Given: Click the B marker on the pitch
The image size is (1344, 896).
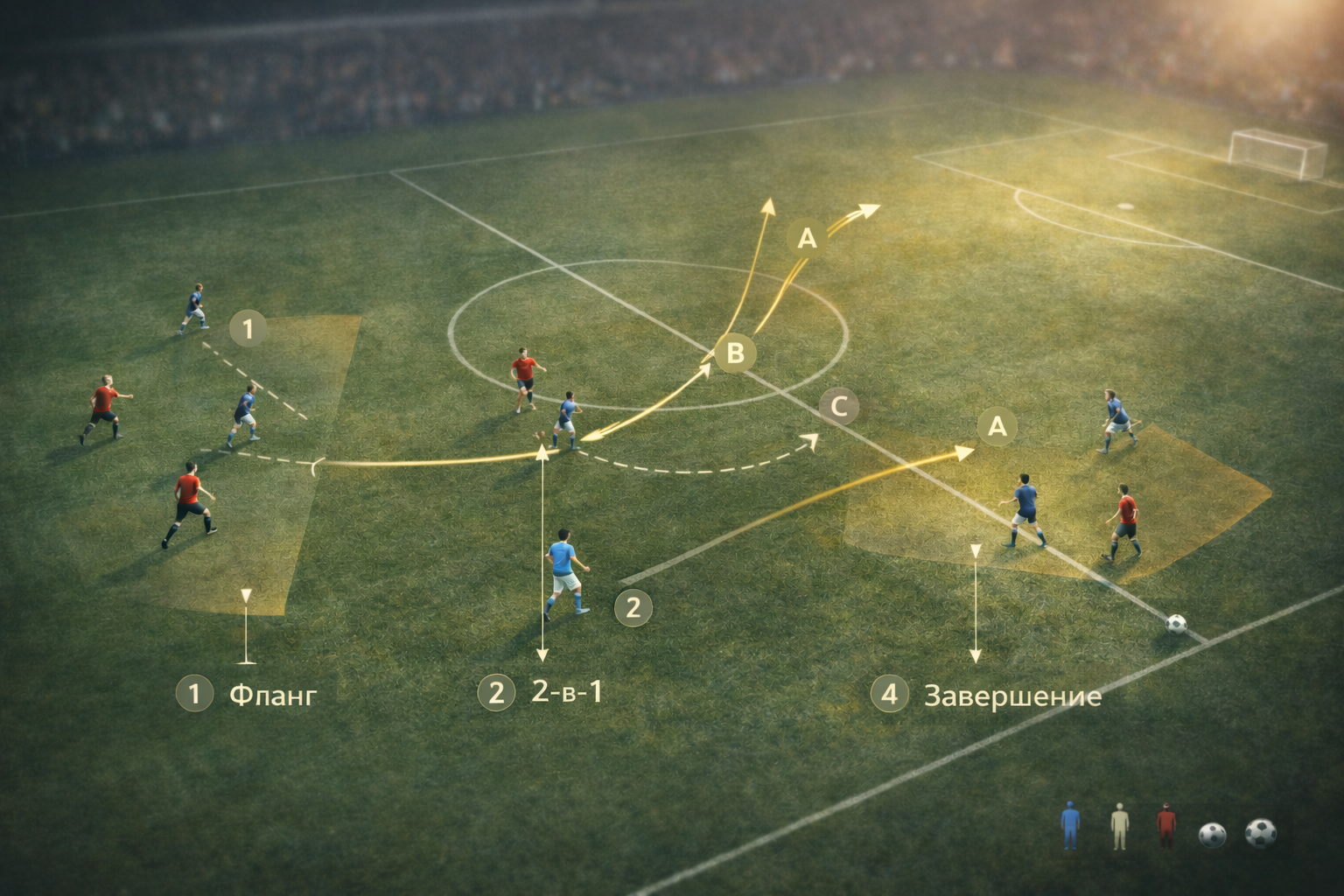Looking at the screenshot, I should [x=735, y=353].
